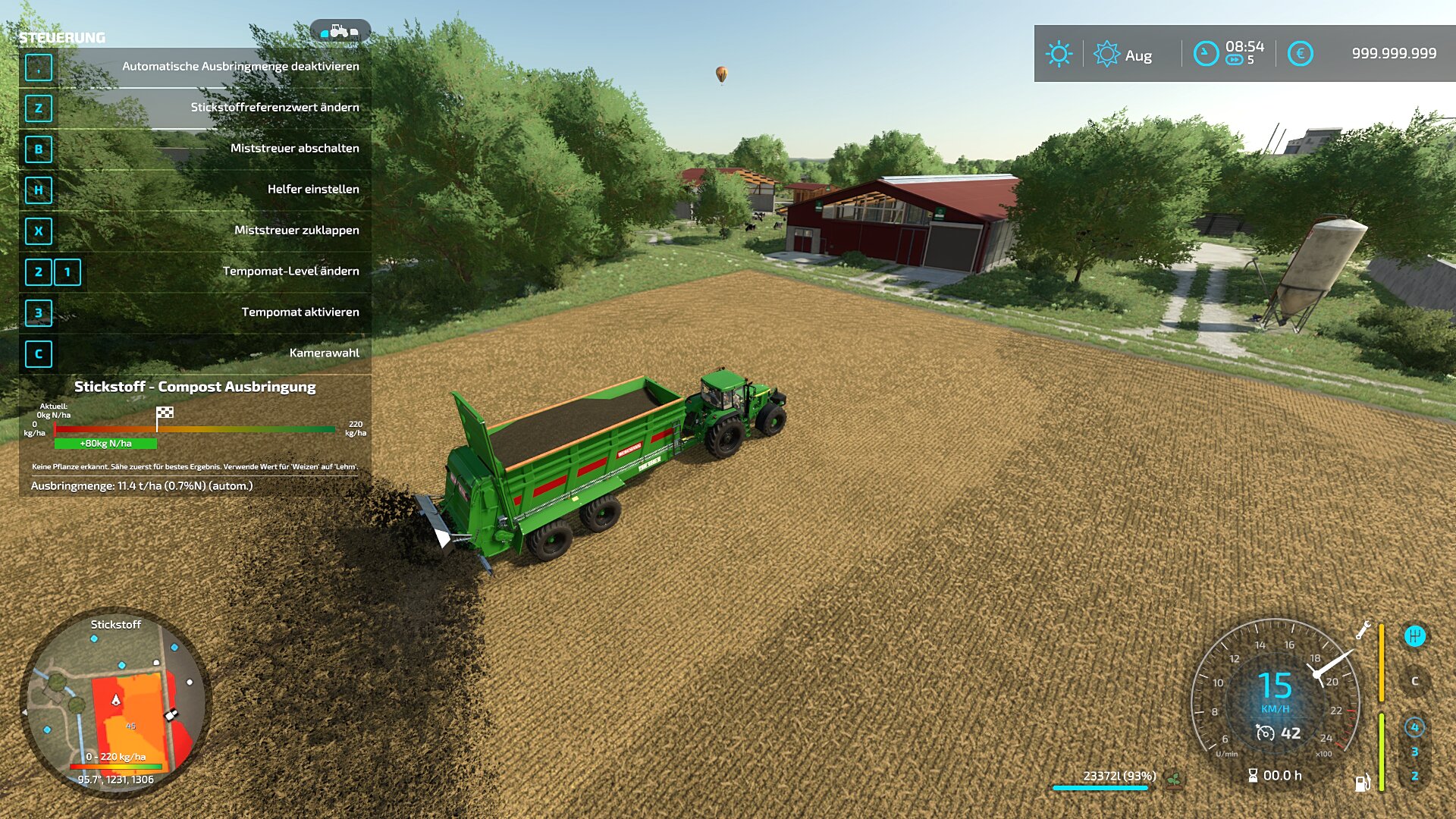Click the Stickstoff minimap

click(x=115, y=705)
